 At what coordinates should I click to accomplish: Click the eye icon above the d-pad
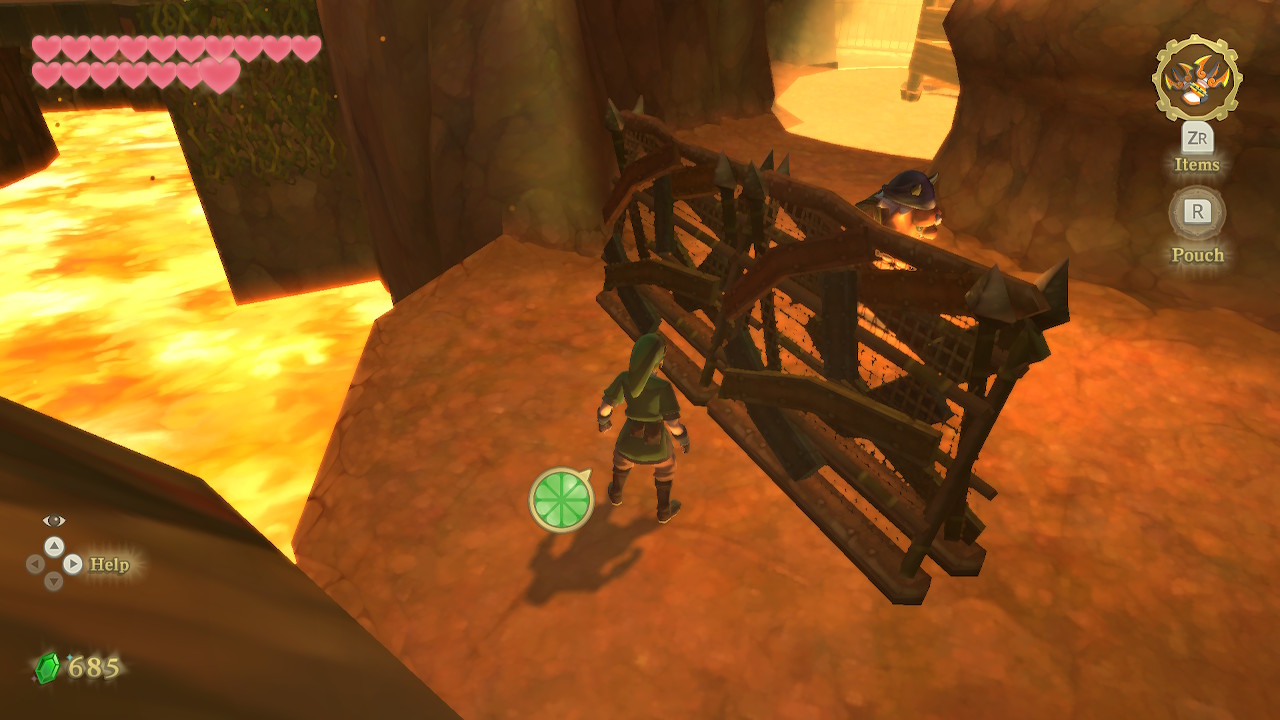[x=54, y=520]
